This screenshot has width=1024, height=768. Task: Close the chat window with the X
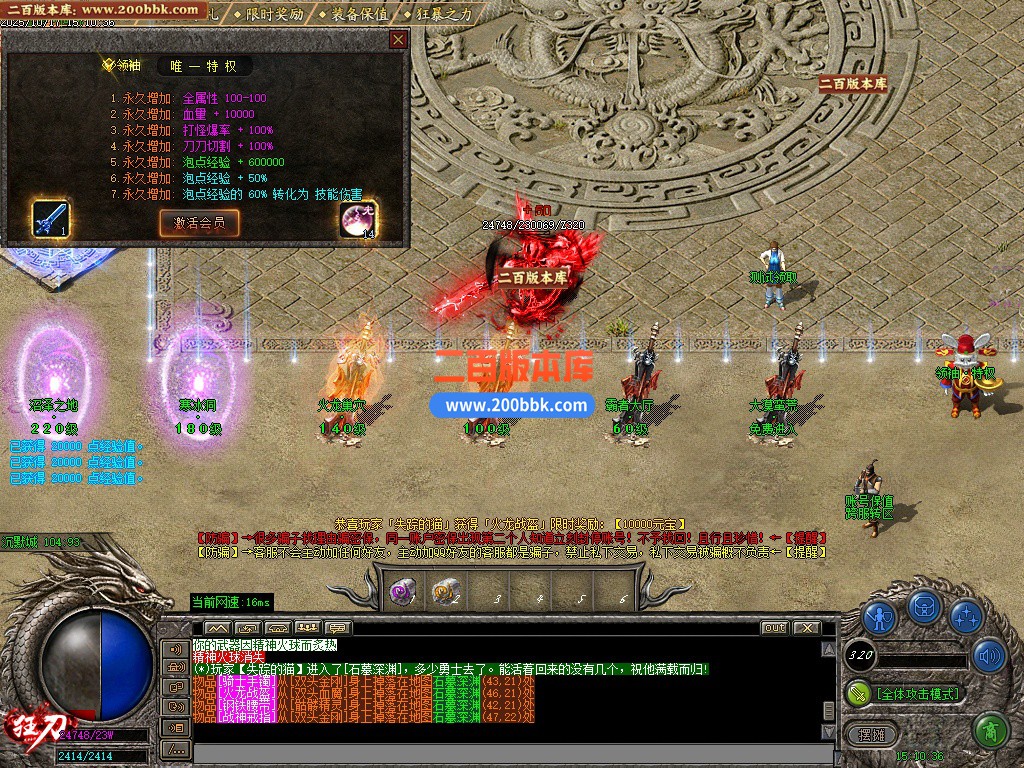click(x=805, y=628)
